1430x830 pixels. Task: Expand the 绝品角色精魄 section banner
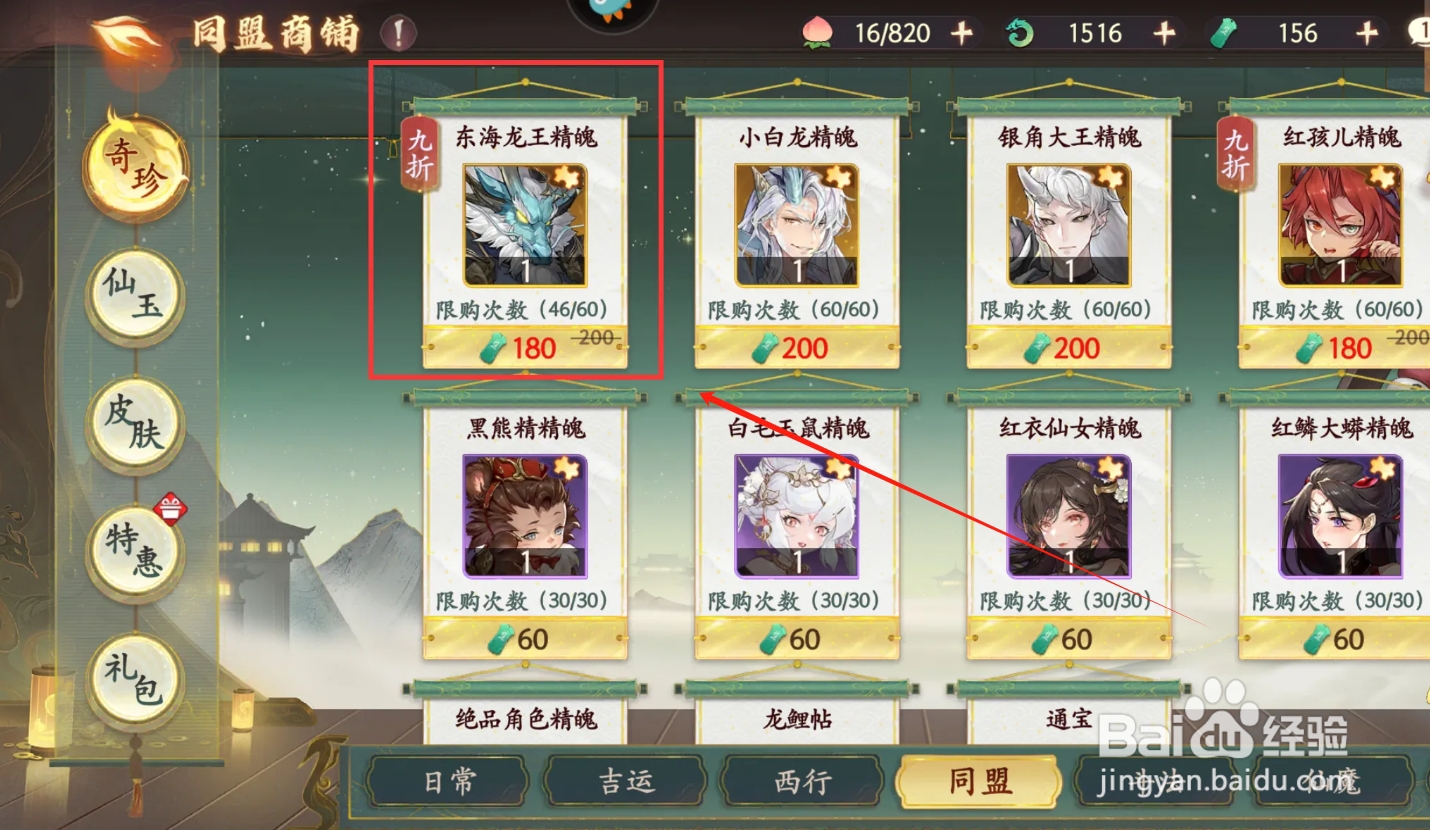click(x=527, y=718)
